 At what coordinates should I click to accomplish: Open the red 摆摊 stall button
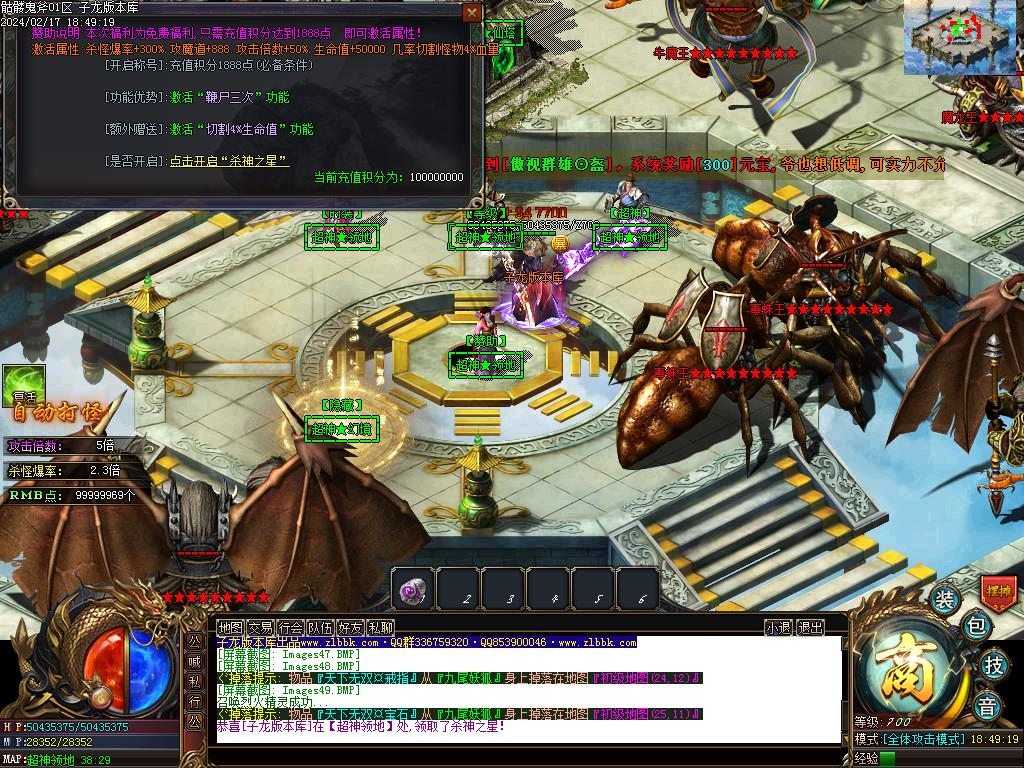pos(998,592)
